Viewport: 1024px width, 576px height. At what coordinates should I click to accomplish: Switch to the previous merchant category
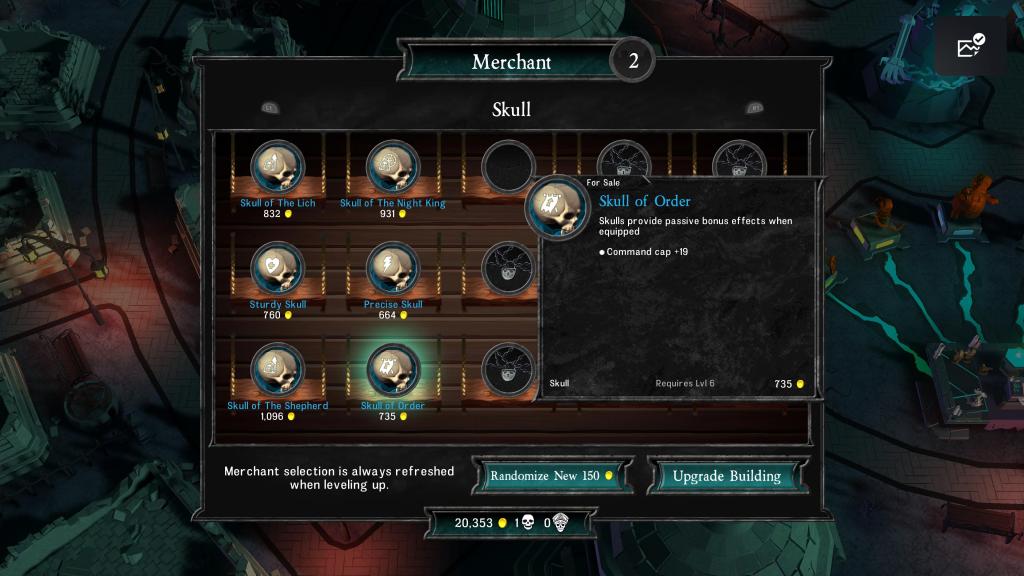pos(269,108)
